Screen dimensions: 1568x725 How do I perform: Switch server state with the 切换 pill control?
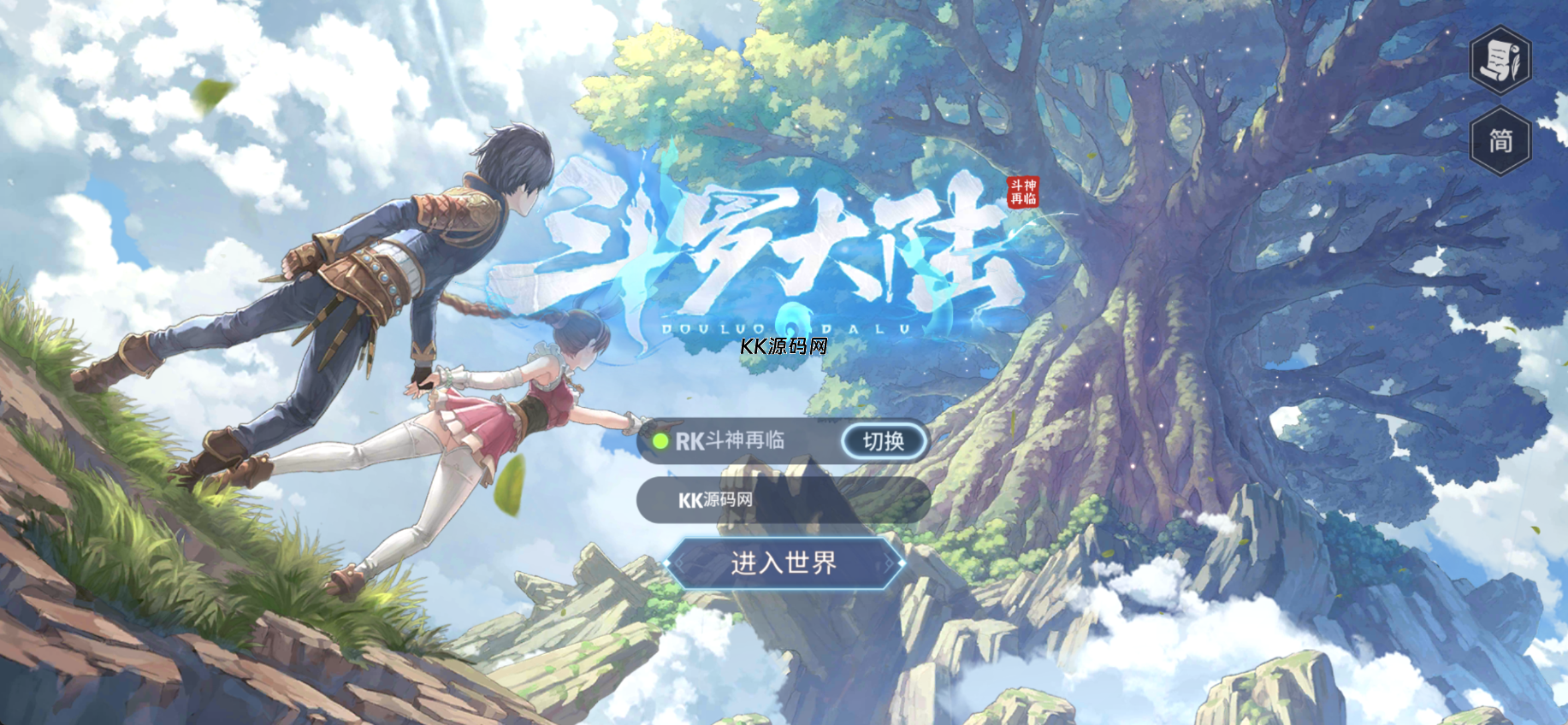885,441
